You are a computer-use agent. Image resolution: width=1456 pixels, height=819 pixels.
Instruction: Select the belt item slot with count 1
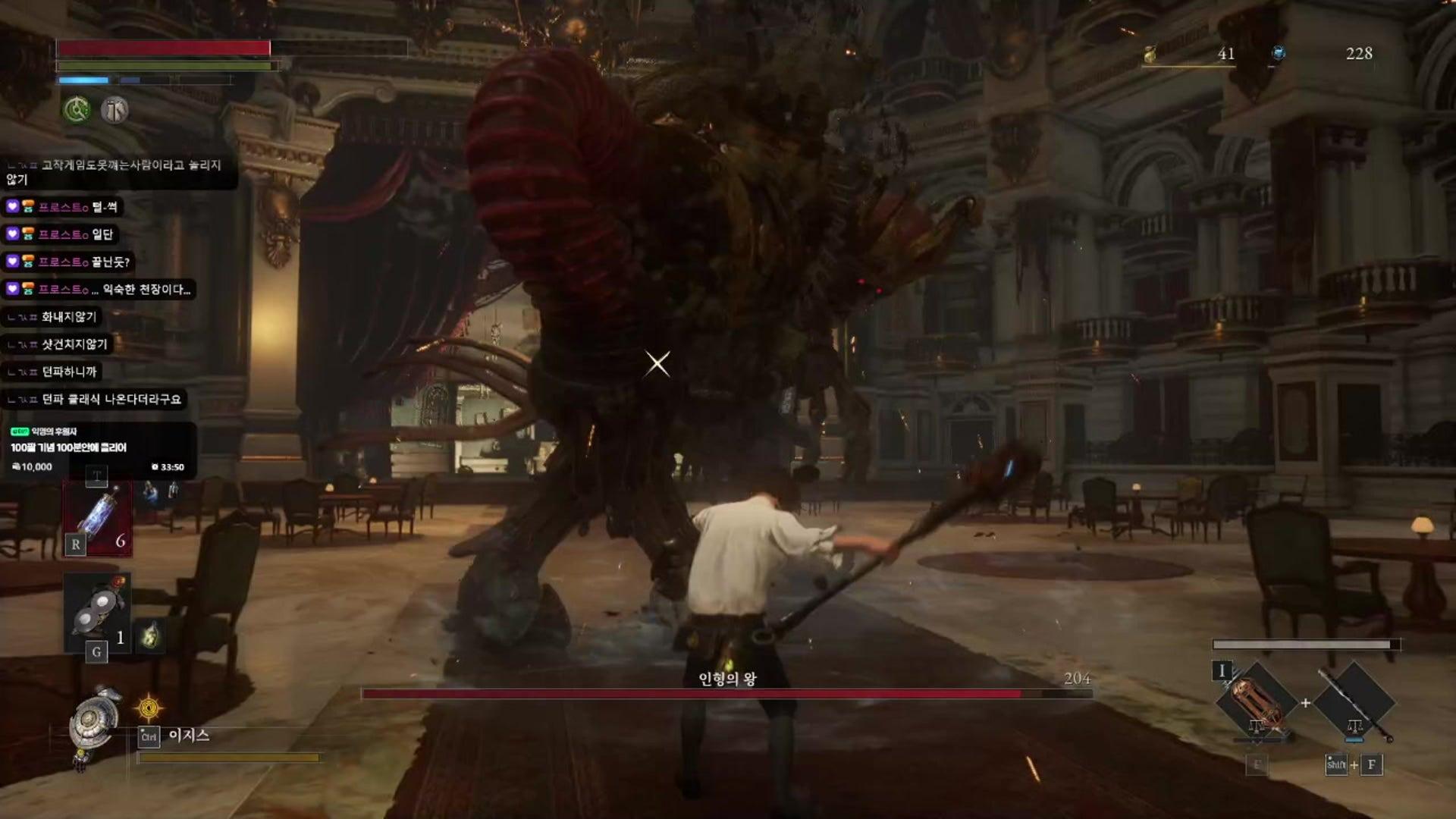tap(97, 613)
